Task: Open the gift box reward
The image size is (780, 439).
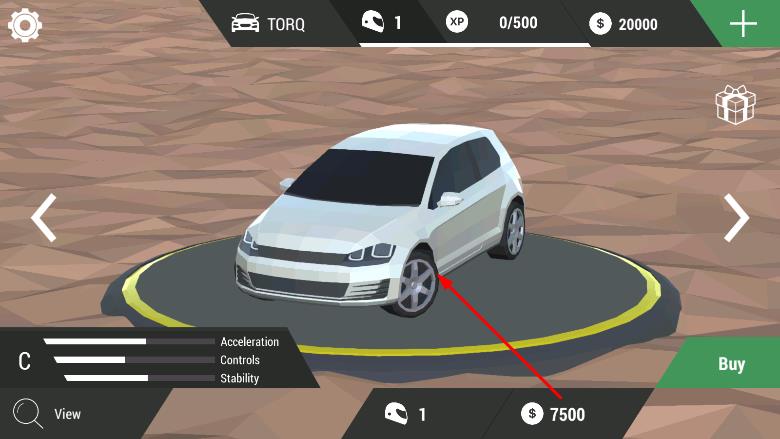Action: pos(734,105)
